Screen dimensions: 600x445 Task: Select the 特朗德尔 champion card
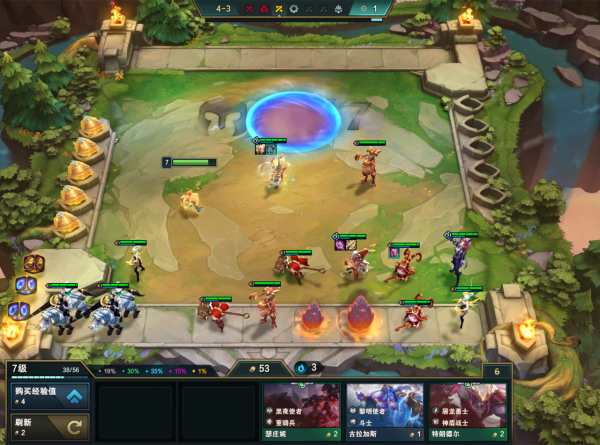point(468,412)
